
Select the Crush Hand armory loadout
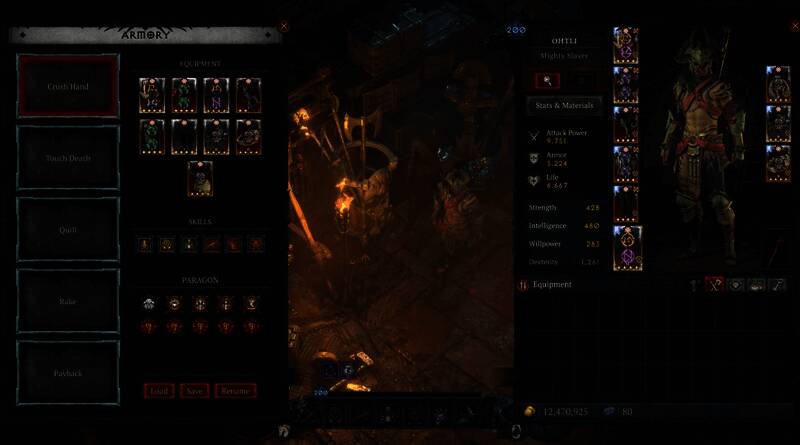click(x=68, y=87)
